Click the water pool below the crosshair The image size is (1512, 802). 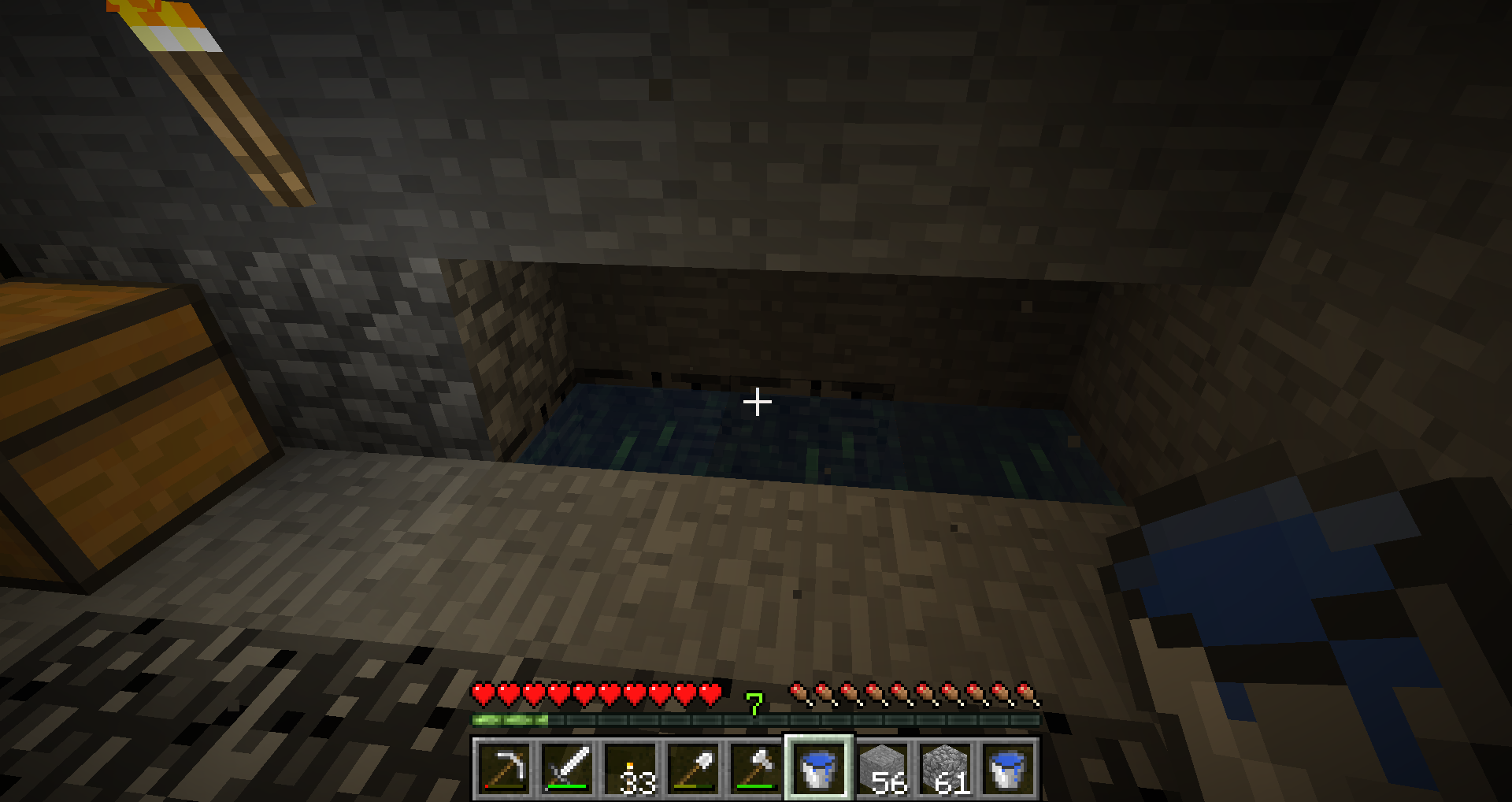coord(756,441)
